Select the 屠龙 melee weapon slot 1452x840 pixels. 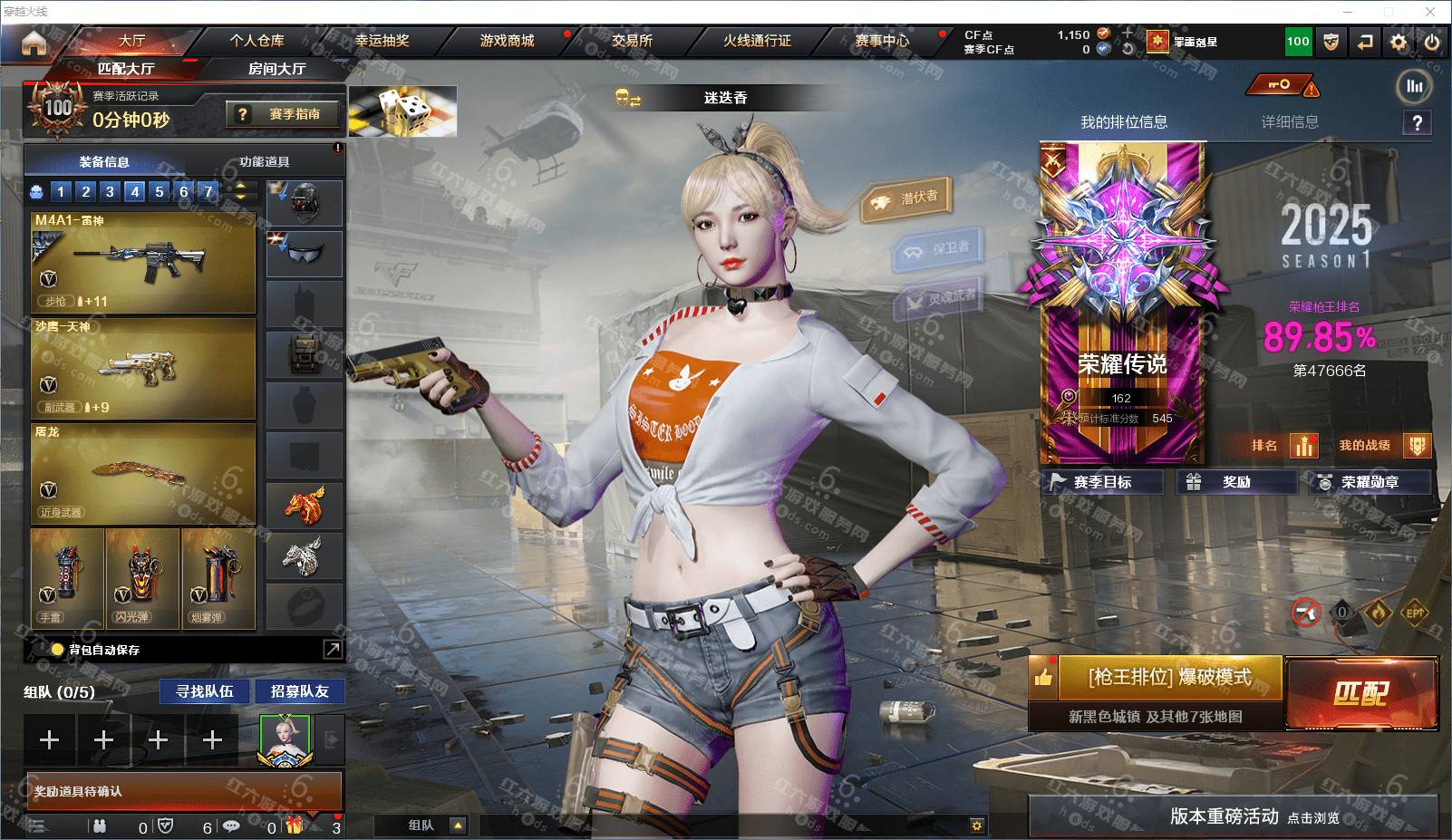point(143,474)
